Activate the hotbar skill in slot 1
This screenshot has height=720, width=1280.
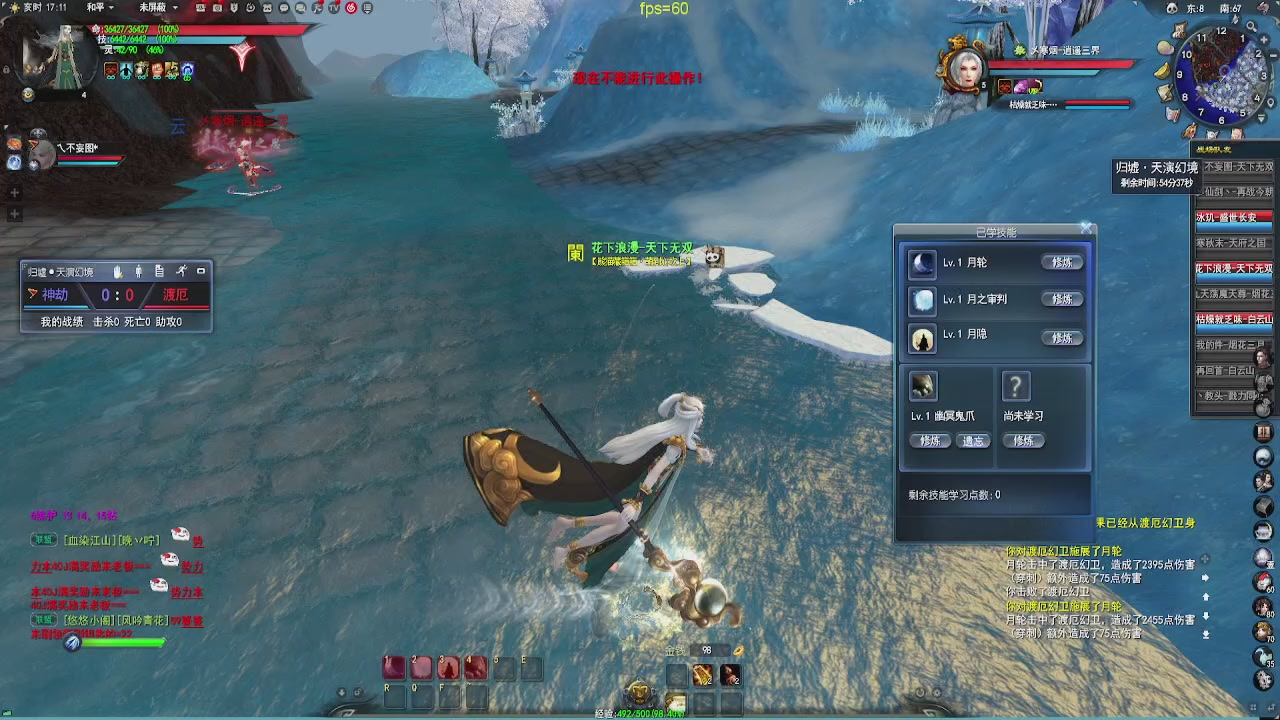click(x=395, y=667)
